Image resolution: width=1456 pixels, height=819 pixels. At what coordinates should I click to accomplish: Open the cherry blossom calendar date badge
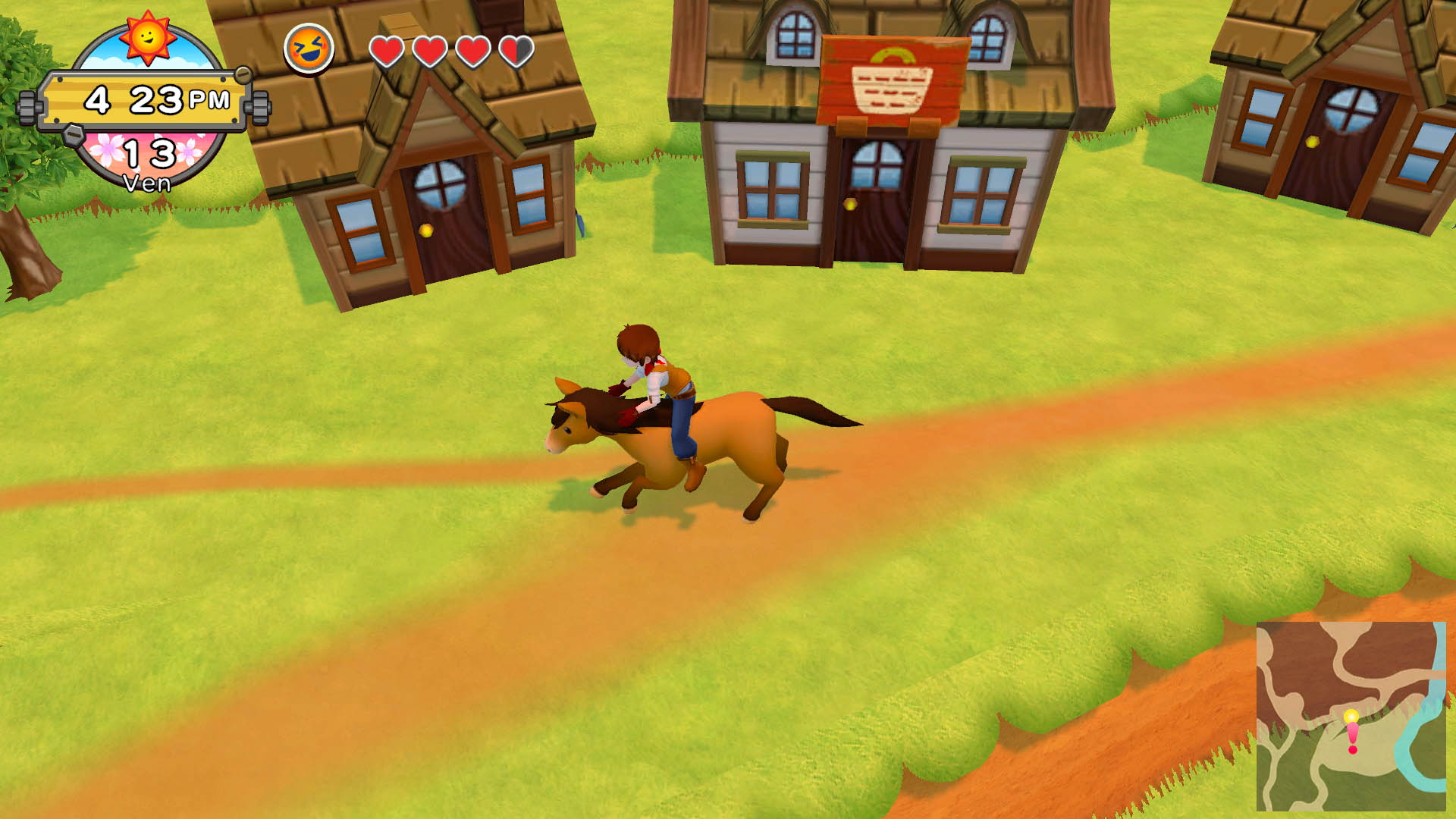[x=149, y=158]
